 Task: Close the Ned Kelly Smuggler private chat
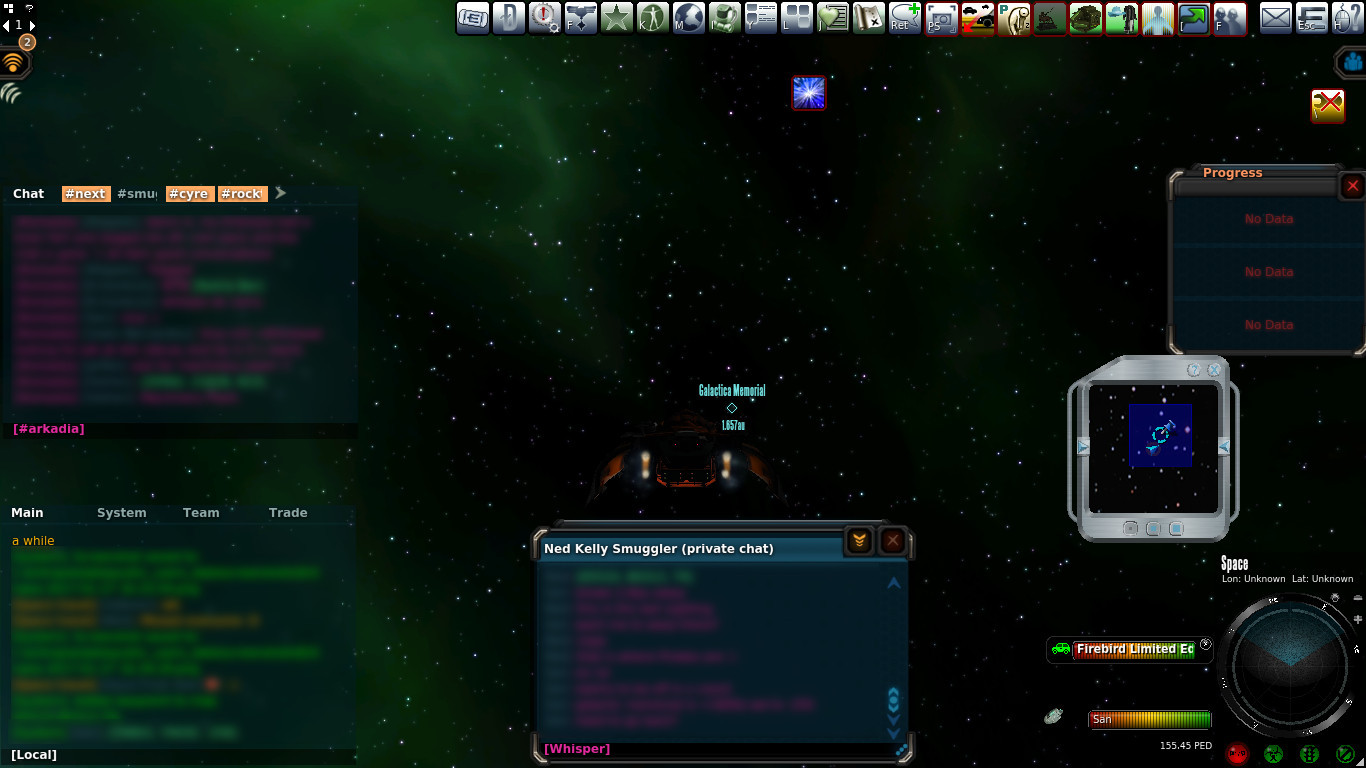[x=893, y=541]
